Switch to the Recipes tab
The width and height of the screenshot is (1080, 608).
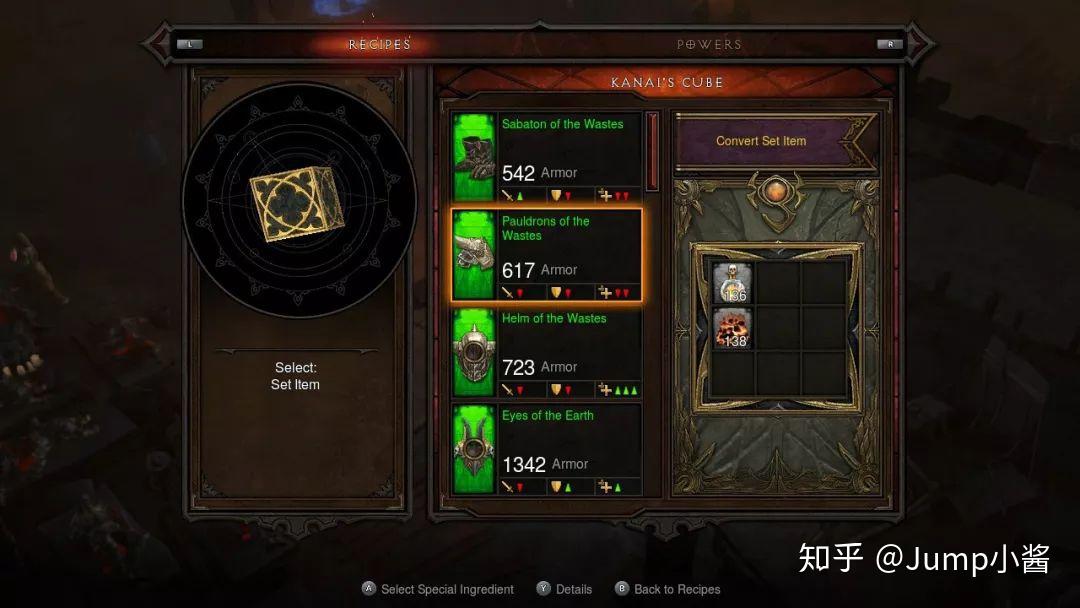click(379, 44)
